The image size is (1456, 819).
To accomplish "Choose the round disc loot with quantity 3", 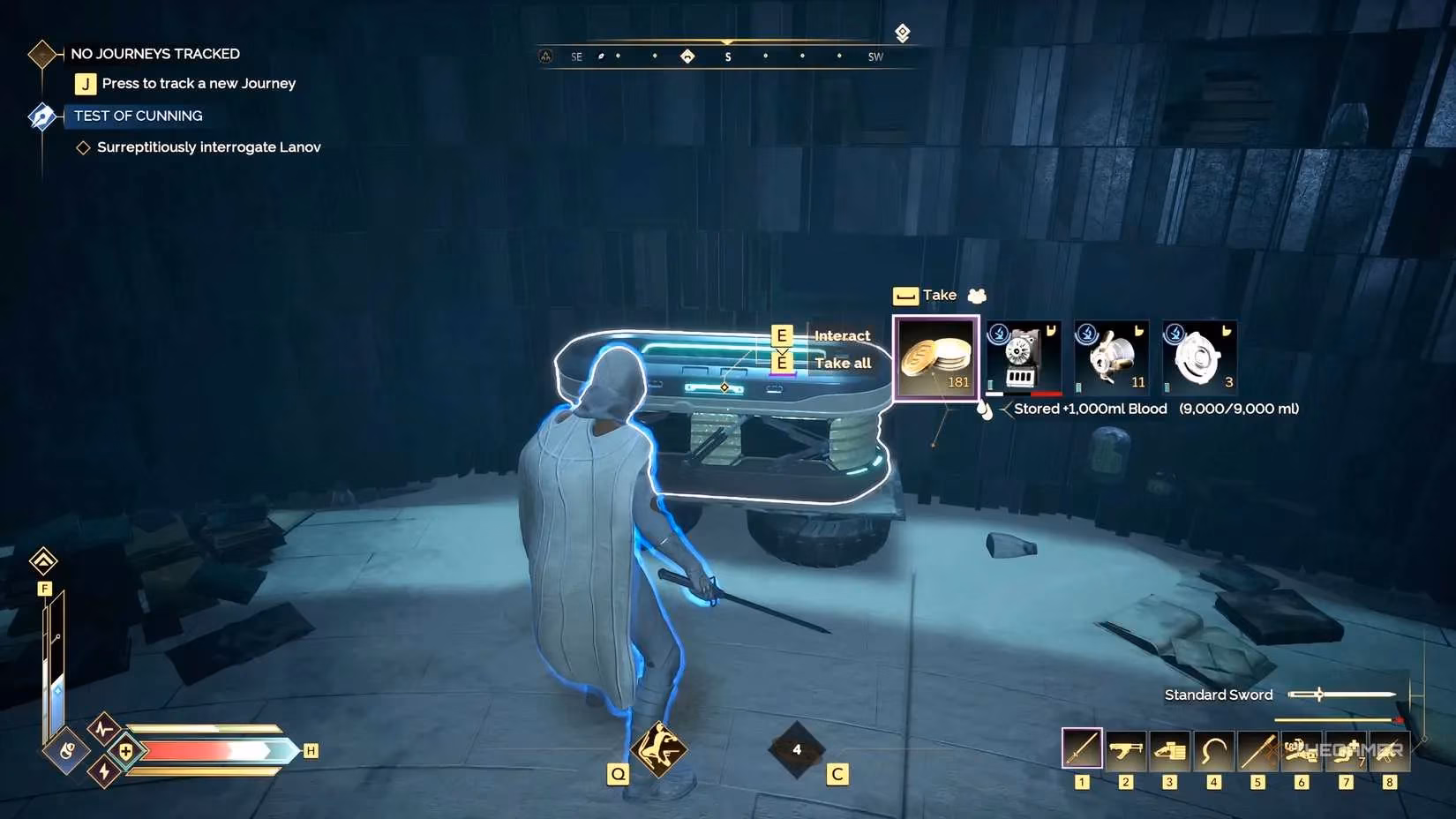I will point(1199,357).
